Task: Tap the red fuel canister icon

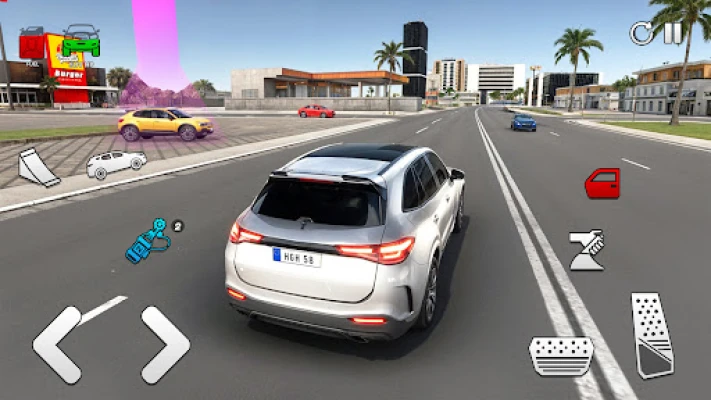Action: tap(32, 42)
